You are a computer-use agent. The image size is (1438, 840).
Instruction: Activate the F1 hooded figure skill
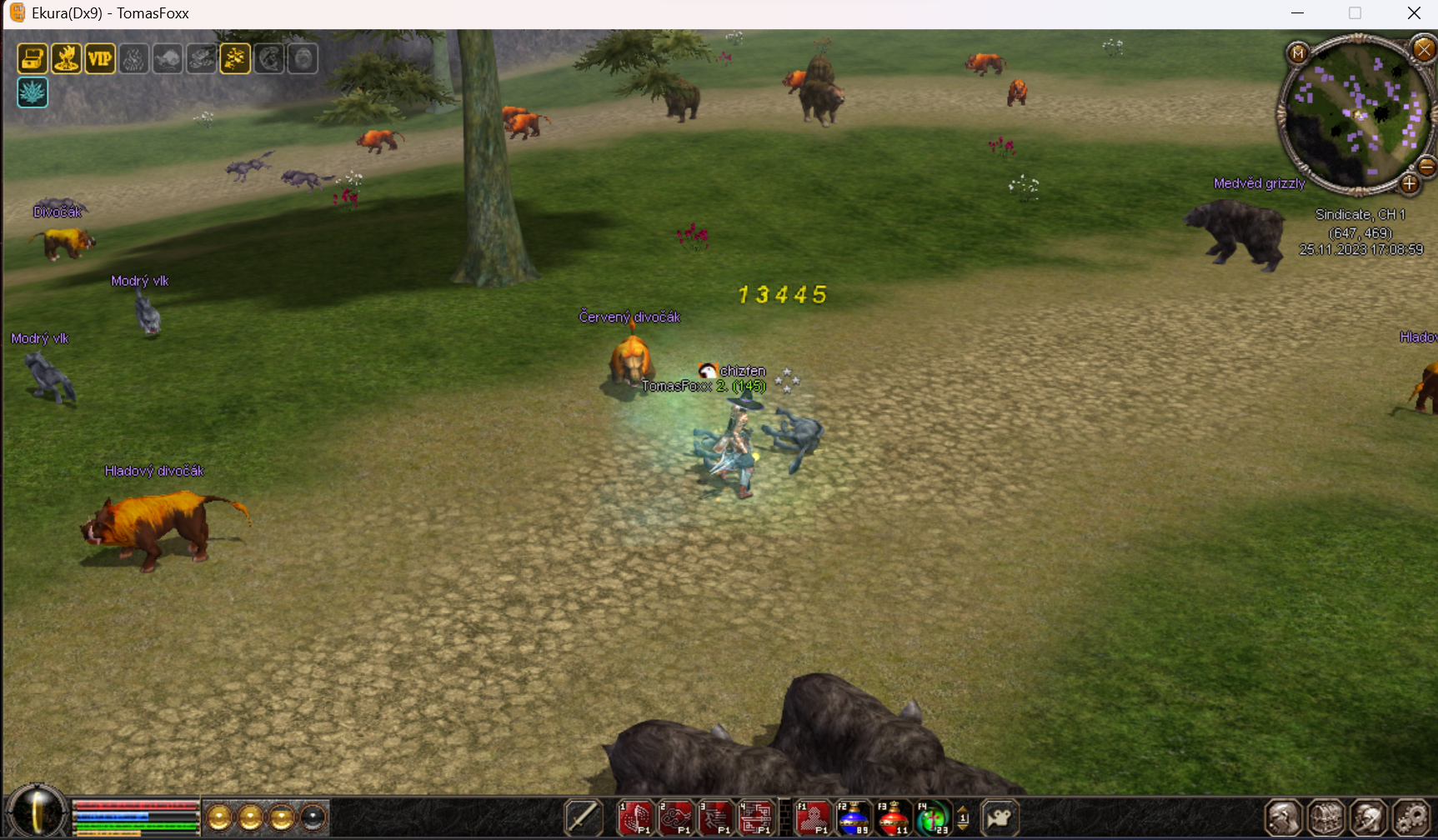(x=813, y=817)
